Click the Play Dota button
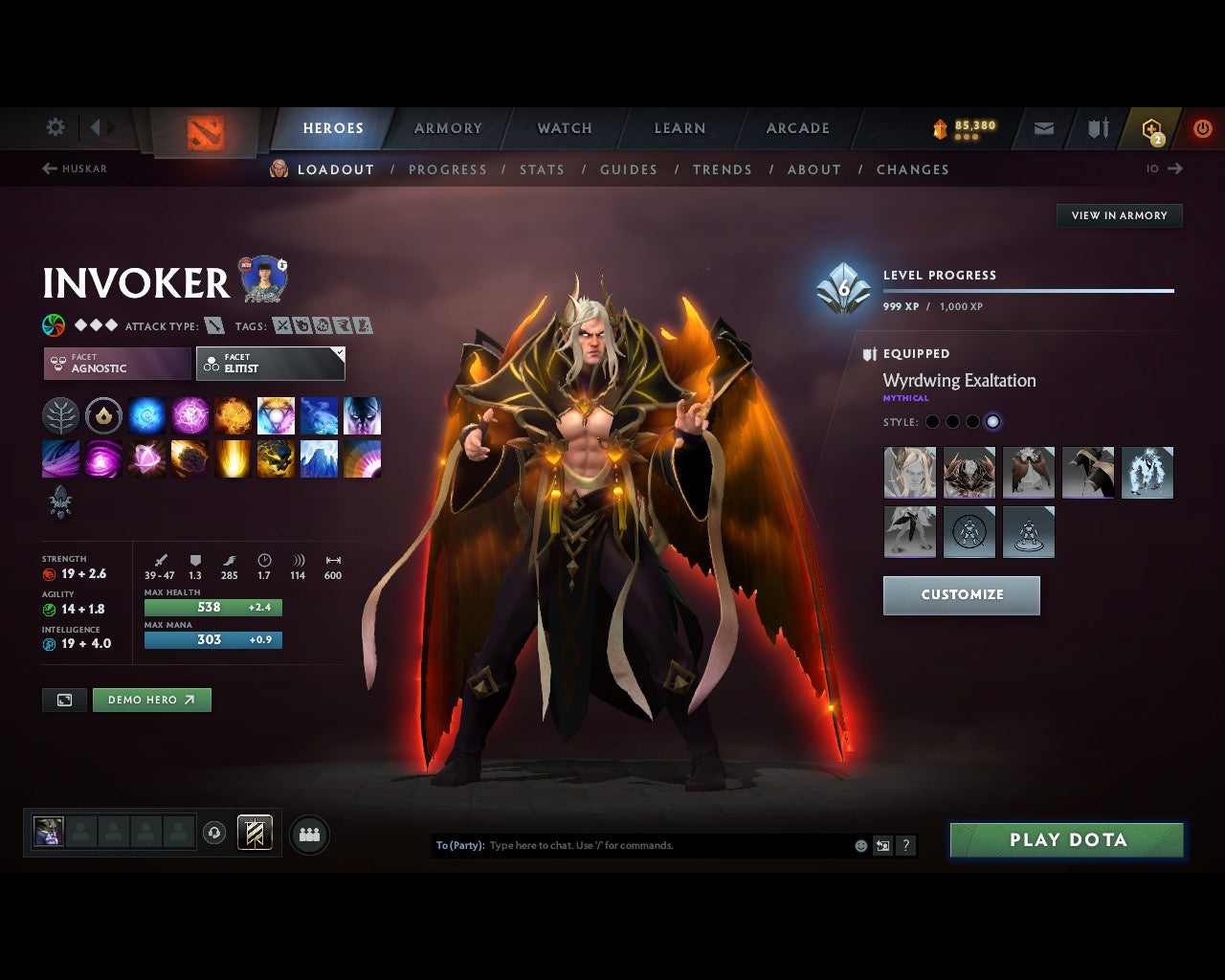The image size is (1225, 980). (x=1066, y=839)
